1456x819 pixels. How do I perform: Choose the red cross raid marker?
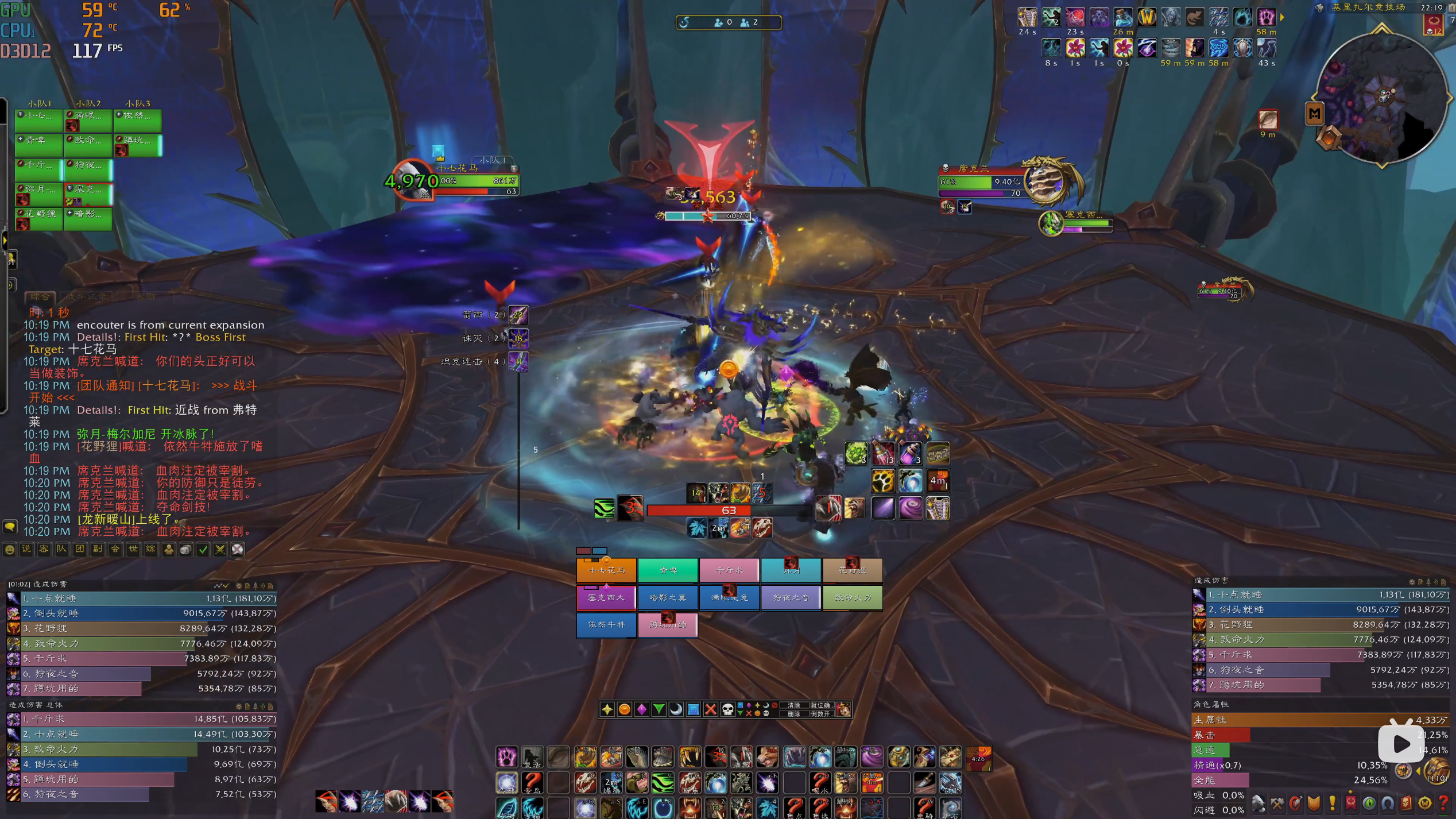coord(710,709)
